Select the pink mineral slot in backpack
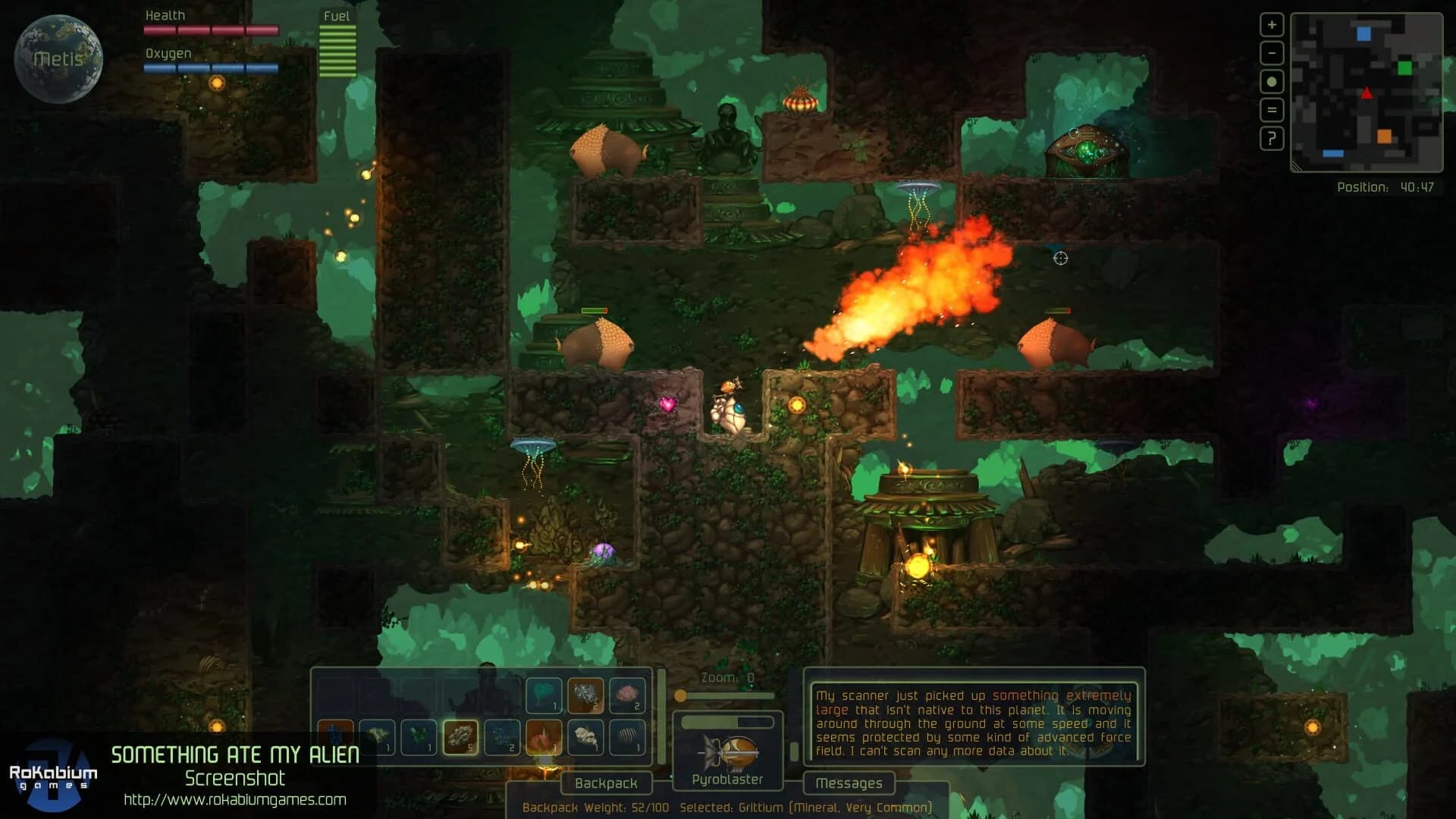The width and height of the screenshot is (1456, 819). coord(627,695)
